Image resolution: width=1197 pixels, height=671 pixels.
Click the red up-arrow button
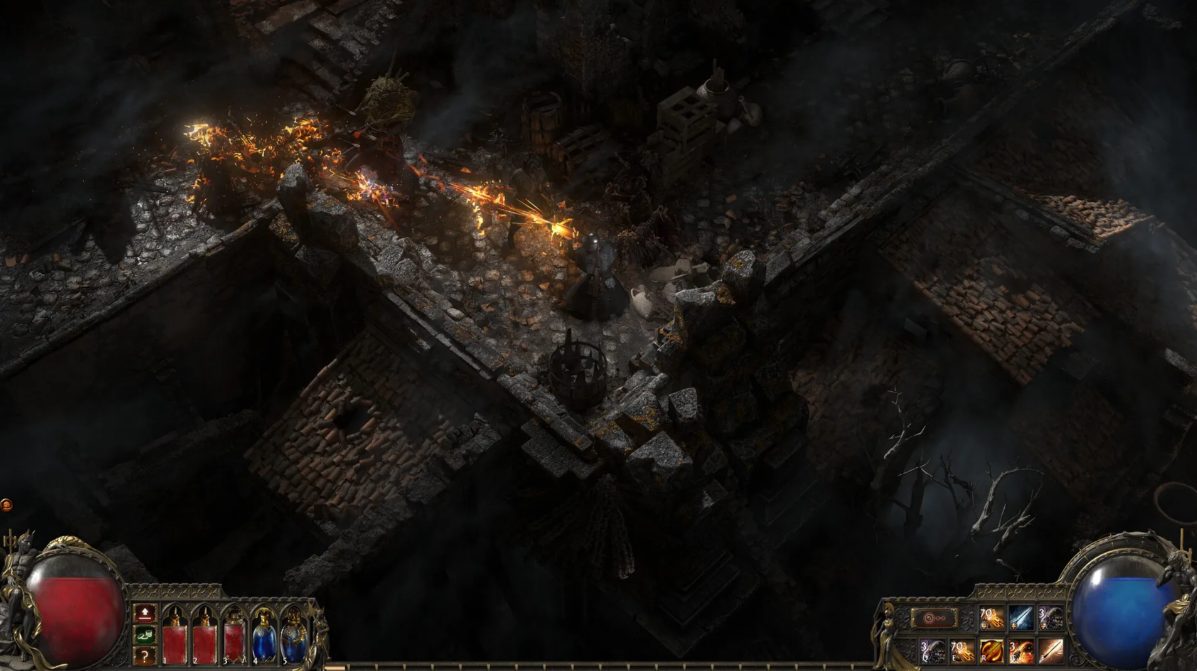pos(144,612)
